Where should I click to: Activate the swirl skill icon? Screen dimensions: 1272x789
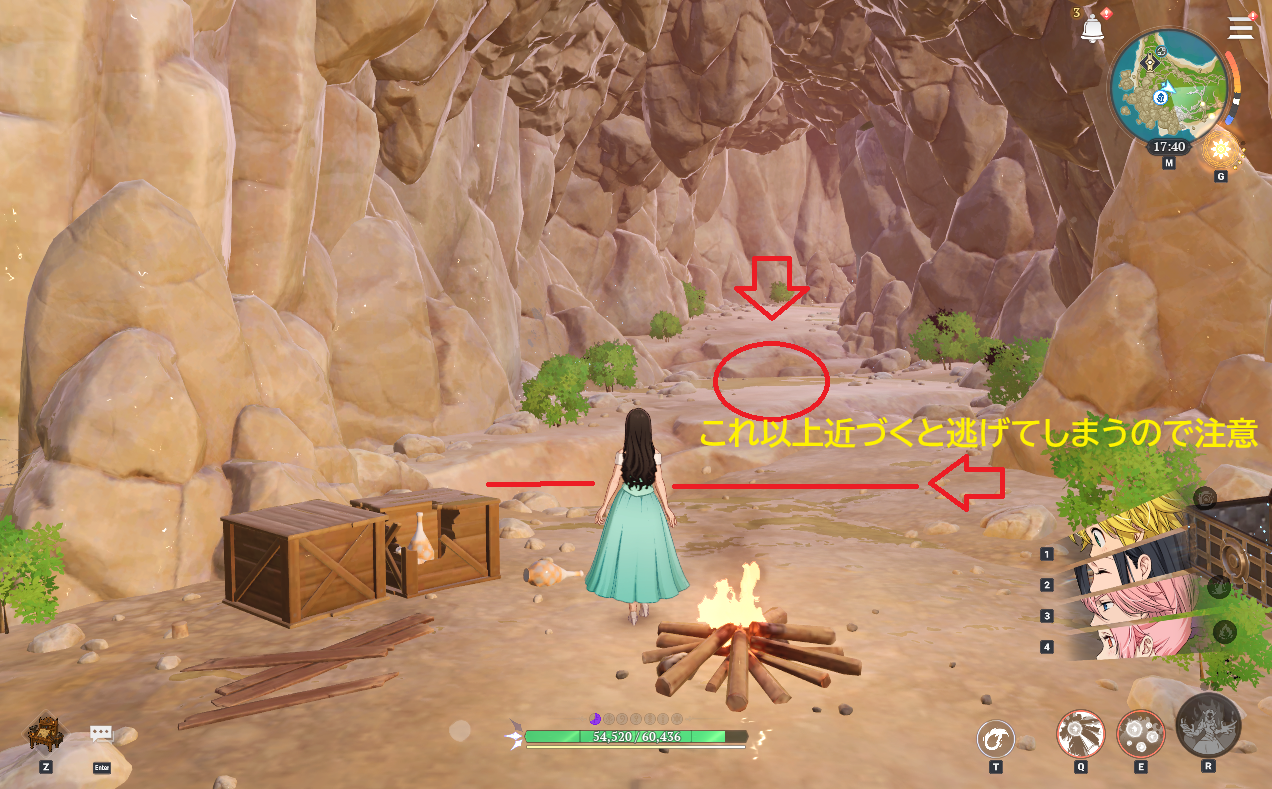(996, 740)
